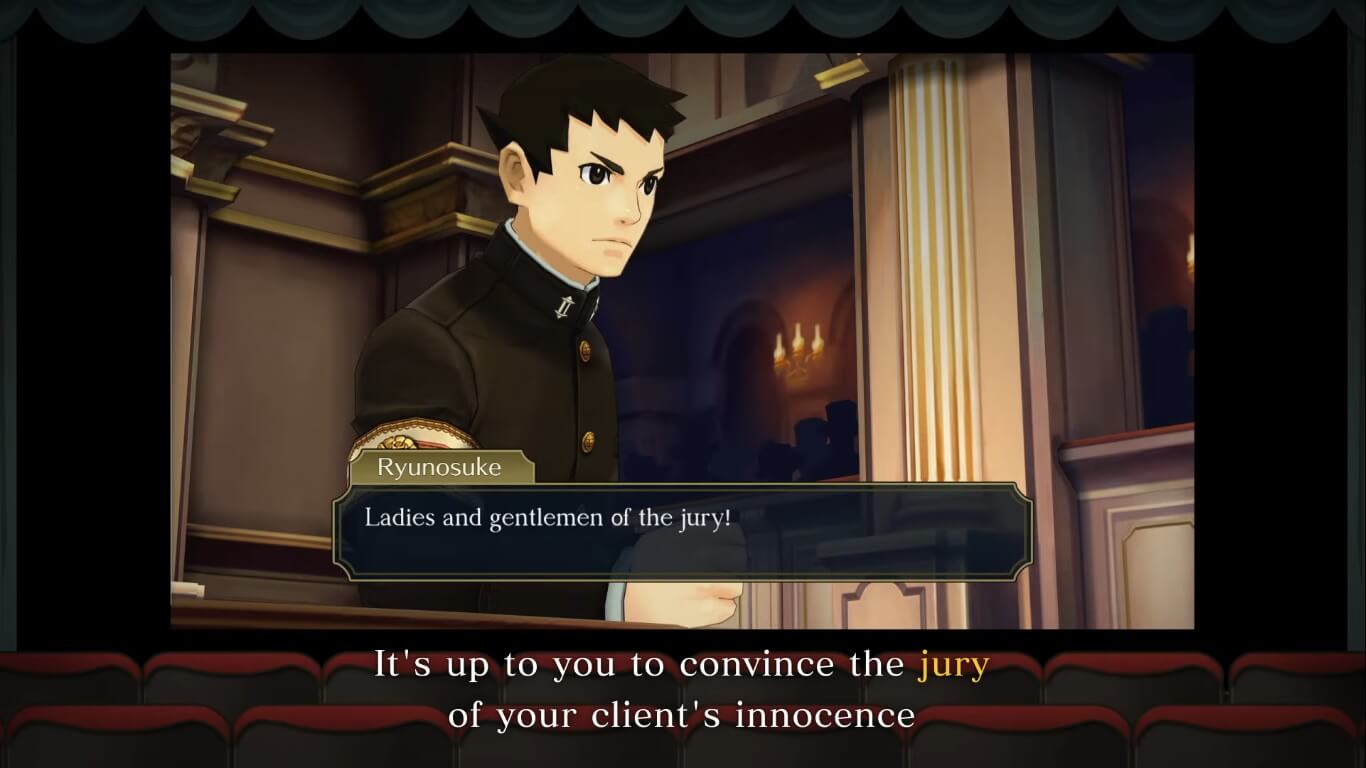Click the Ryunosuke name plate

[440, 467]
